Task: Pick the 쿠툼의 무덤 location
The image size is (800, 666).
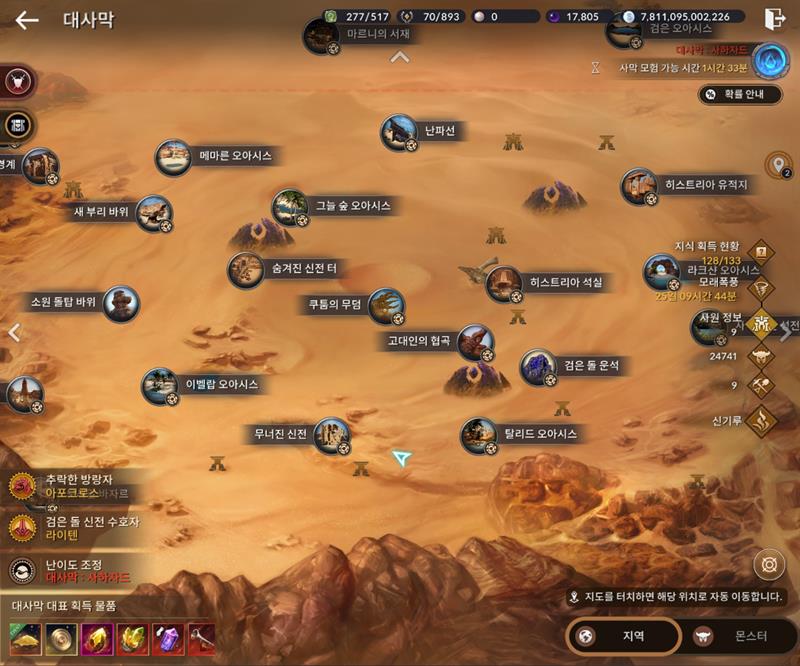Action: [386, 306]
